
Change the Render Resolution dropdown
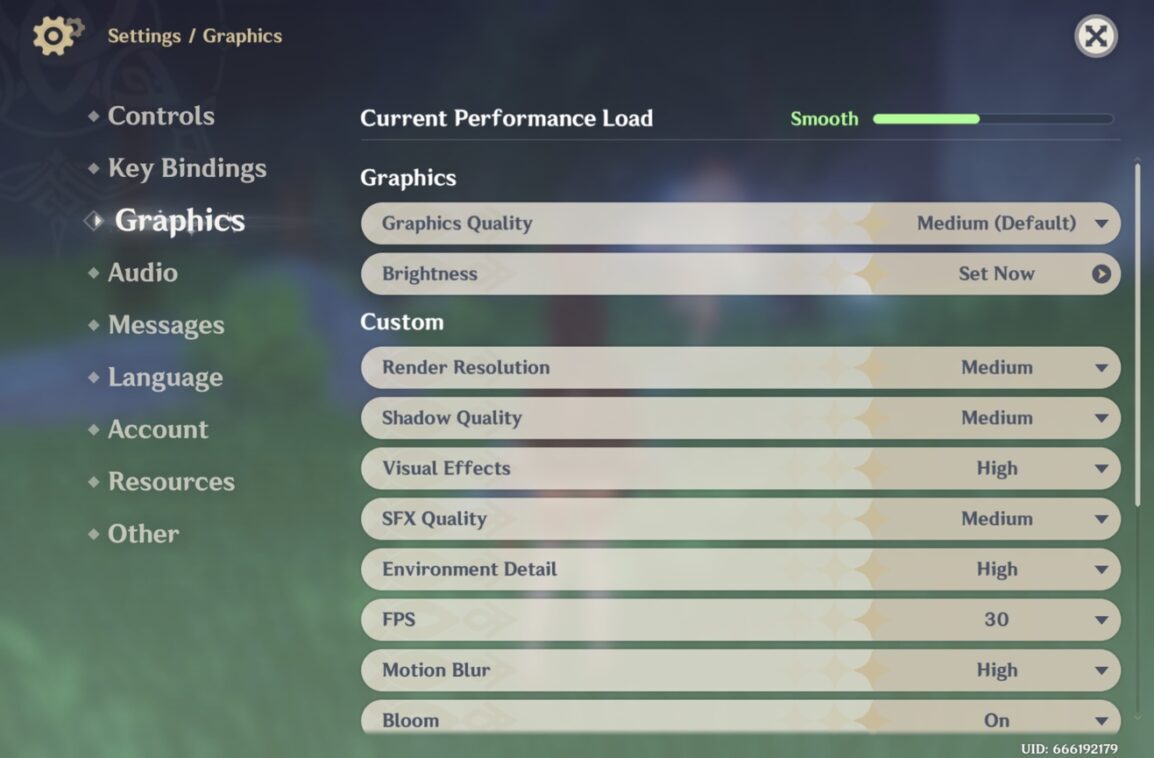coord(1010,368)
